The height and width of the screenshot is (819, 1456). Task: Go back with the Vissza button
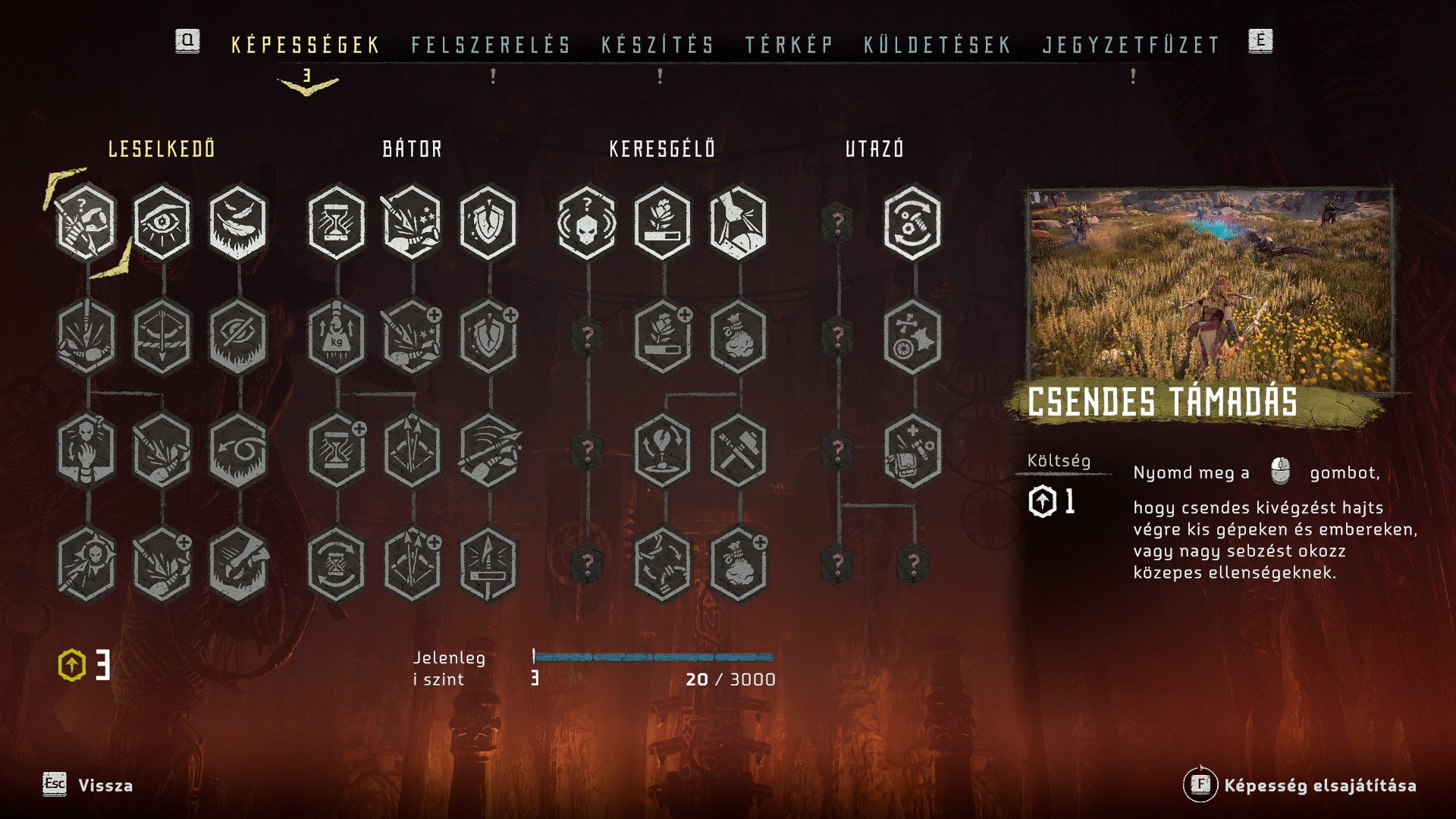tap(105, 786)
